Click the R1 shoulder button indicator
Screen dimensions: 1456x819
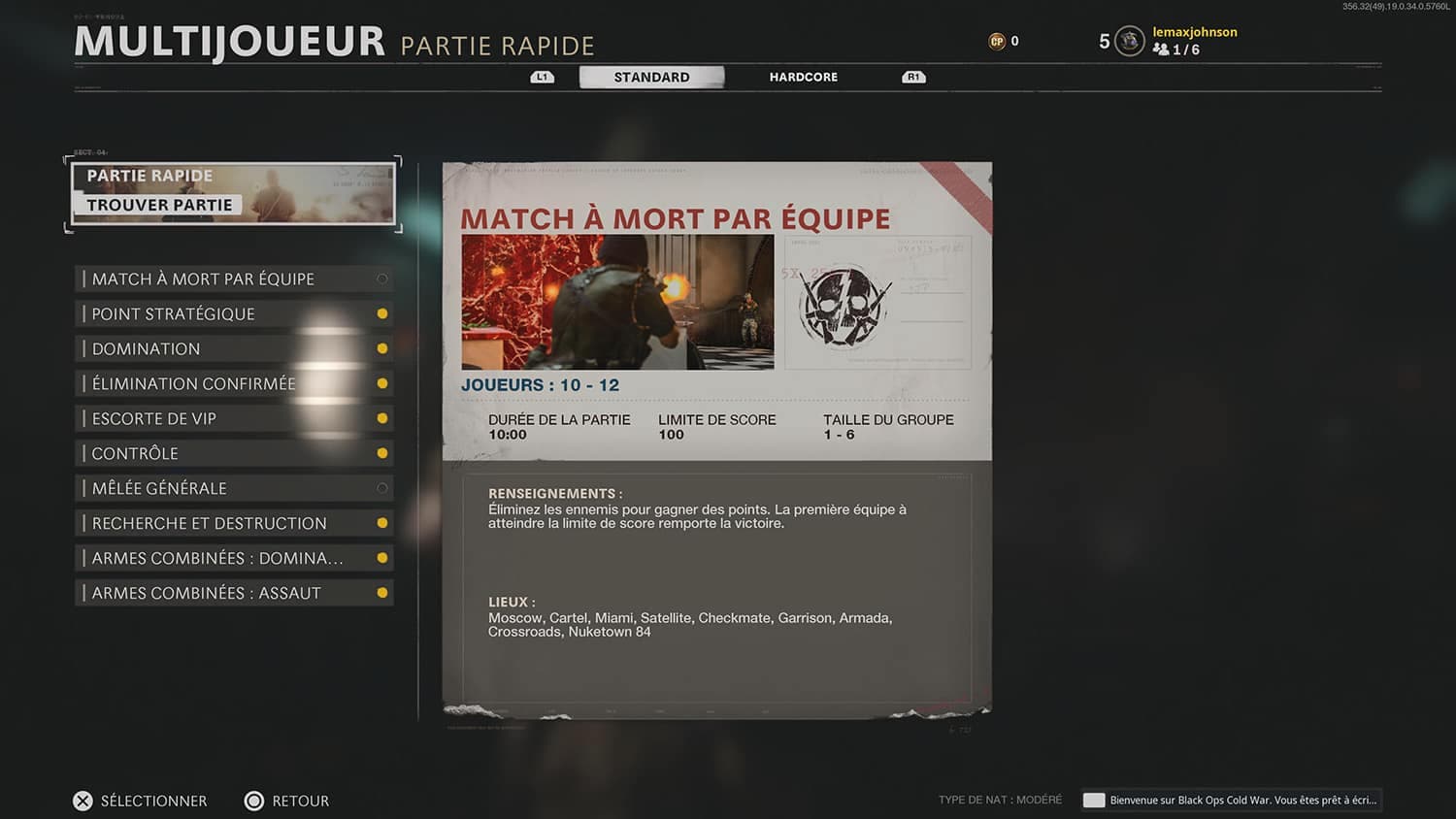coord(911,76)
